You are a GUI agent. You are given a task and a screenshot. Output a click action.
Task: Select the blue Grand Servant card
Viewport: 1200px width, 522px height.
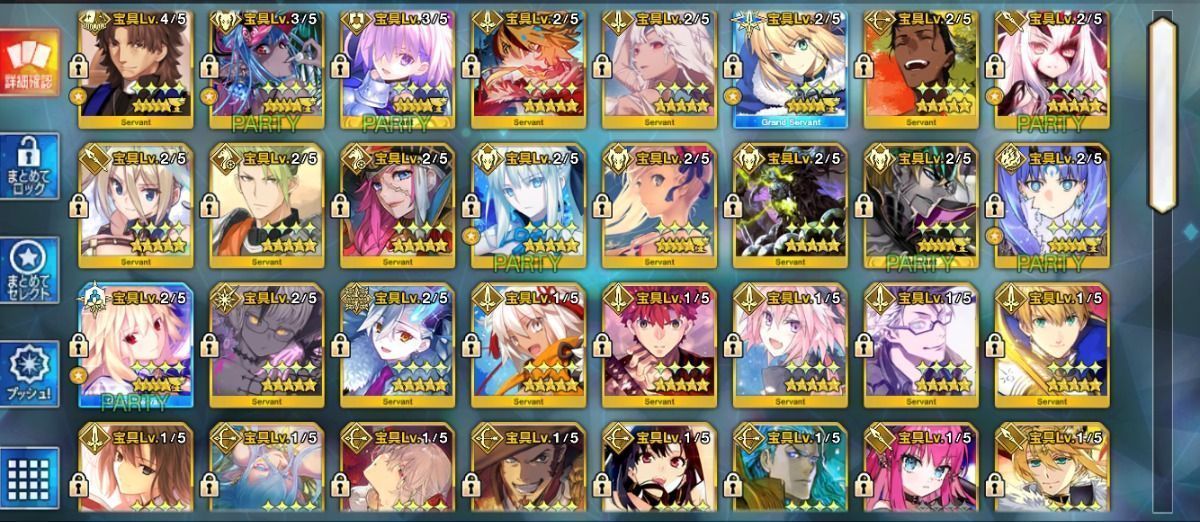pyautogui.click(x=790, y=70)
